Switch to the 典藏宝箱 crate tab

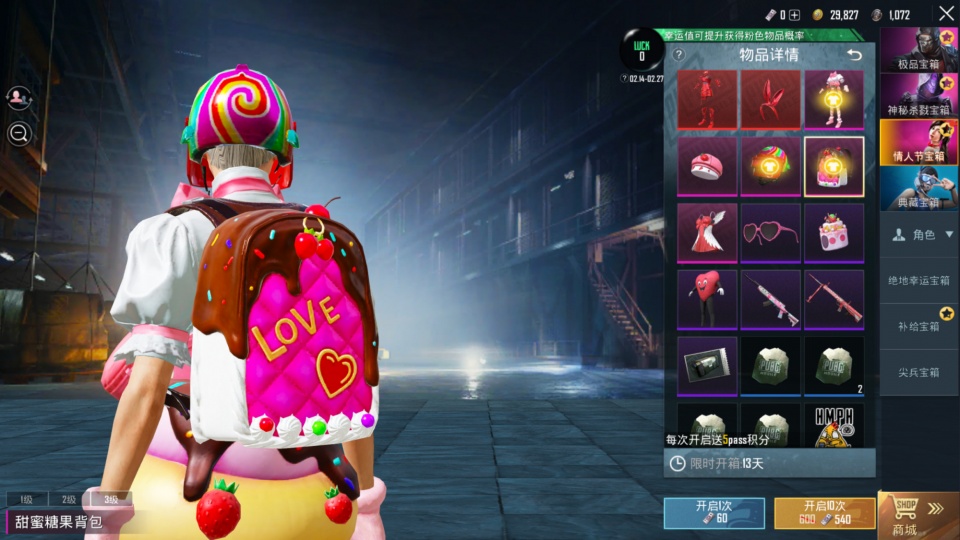pyautogui.click(x=918, y=188)
